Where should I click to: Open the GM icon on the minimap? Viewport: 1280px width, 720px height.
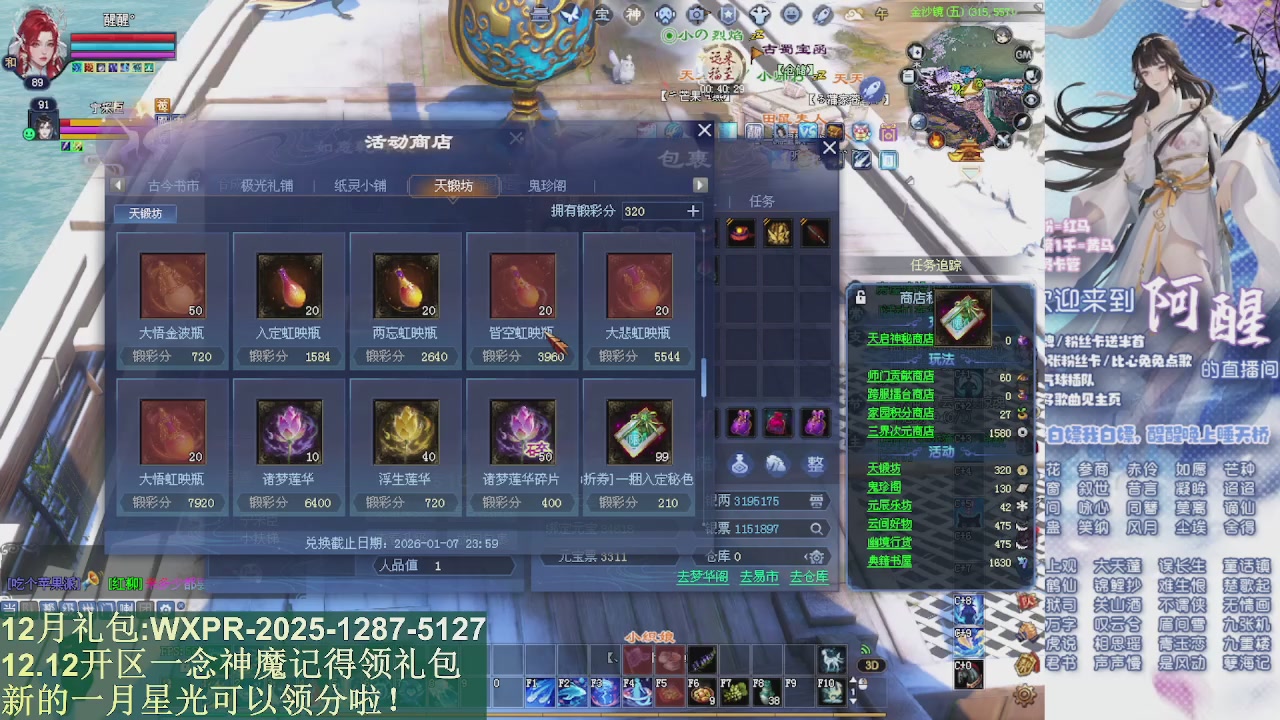[1023, 54]
